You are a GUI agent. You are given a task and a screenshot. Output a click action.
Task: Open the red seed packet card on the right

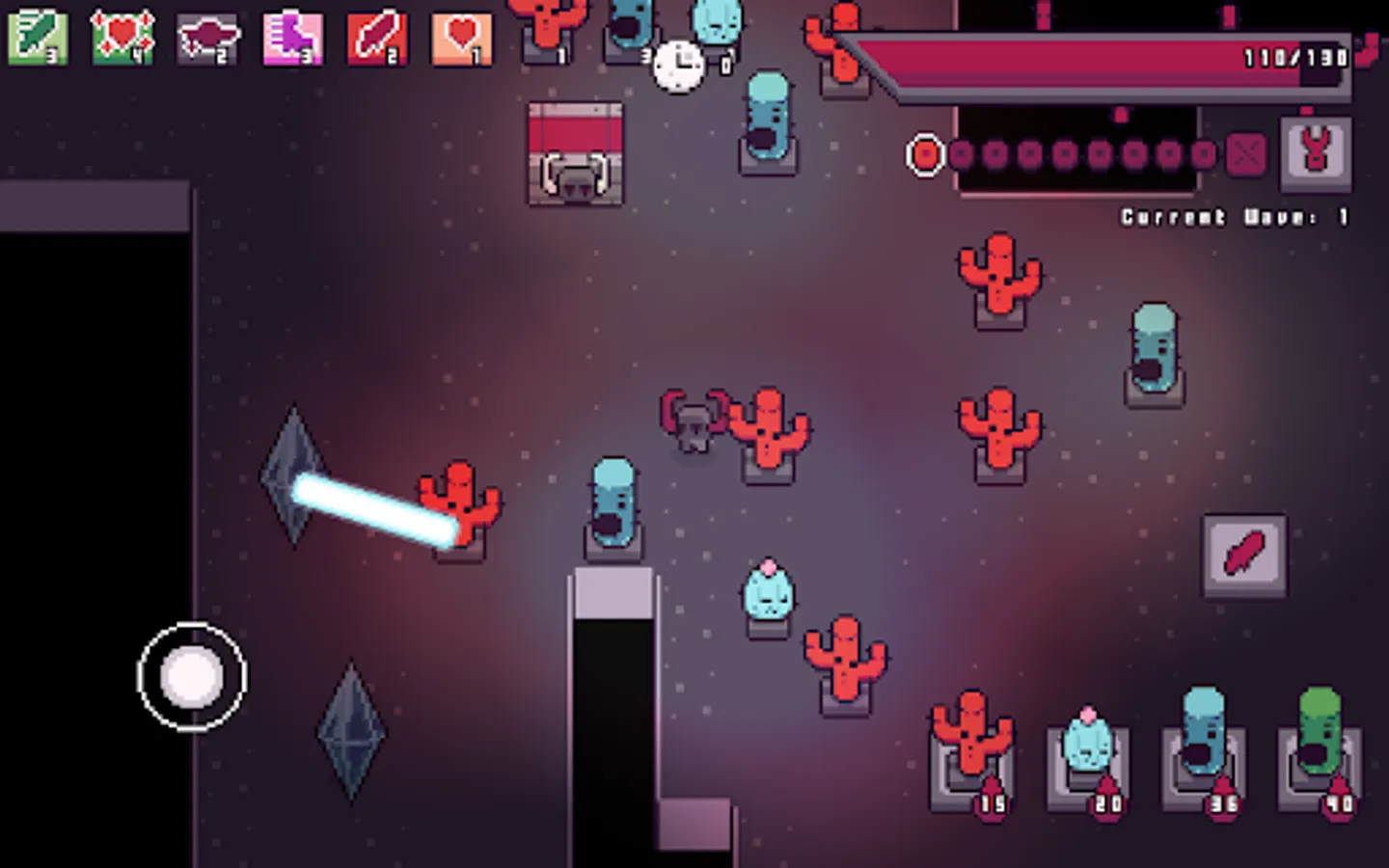1244,556
